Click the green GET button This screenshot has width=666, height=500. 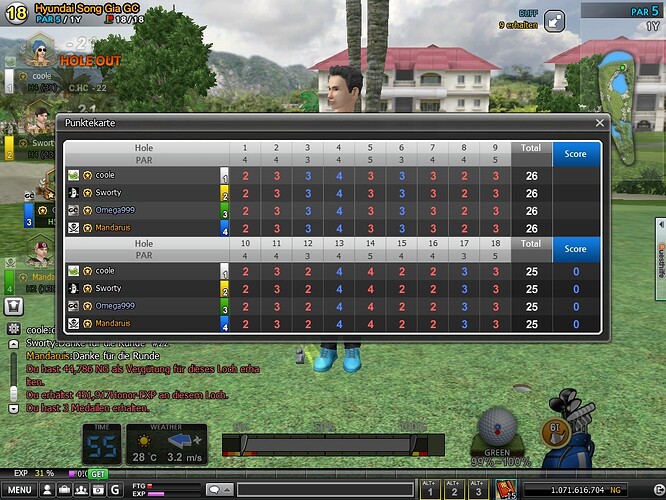[x=99, y=473]
